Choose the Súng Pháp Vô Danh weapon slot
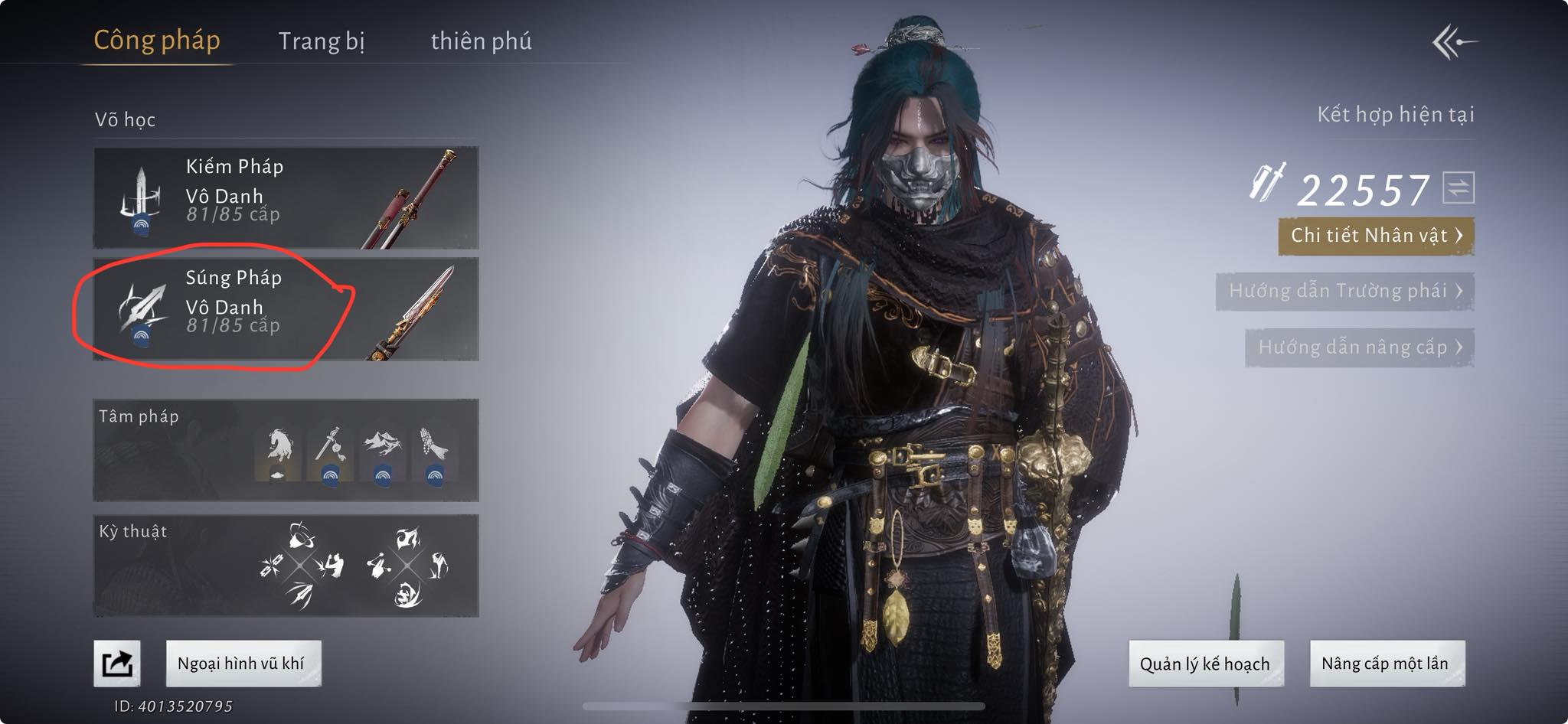The width and height of the screenshot is (1568, 724). tap(286, 308)
